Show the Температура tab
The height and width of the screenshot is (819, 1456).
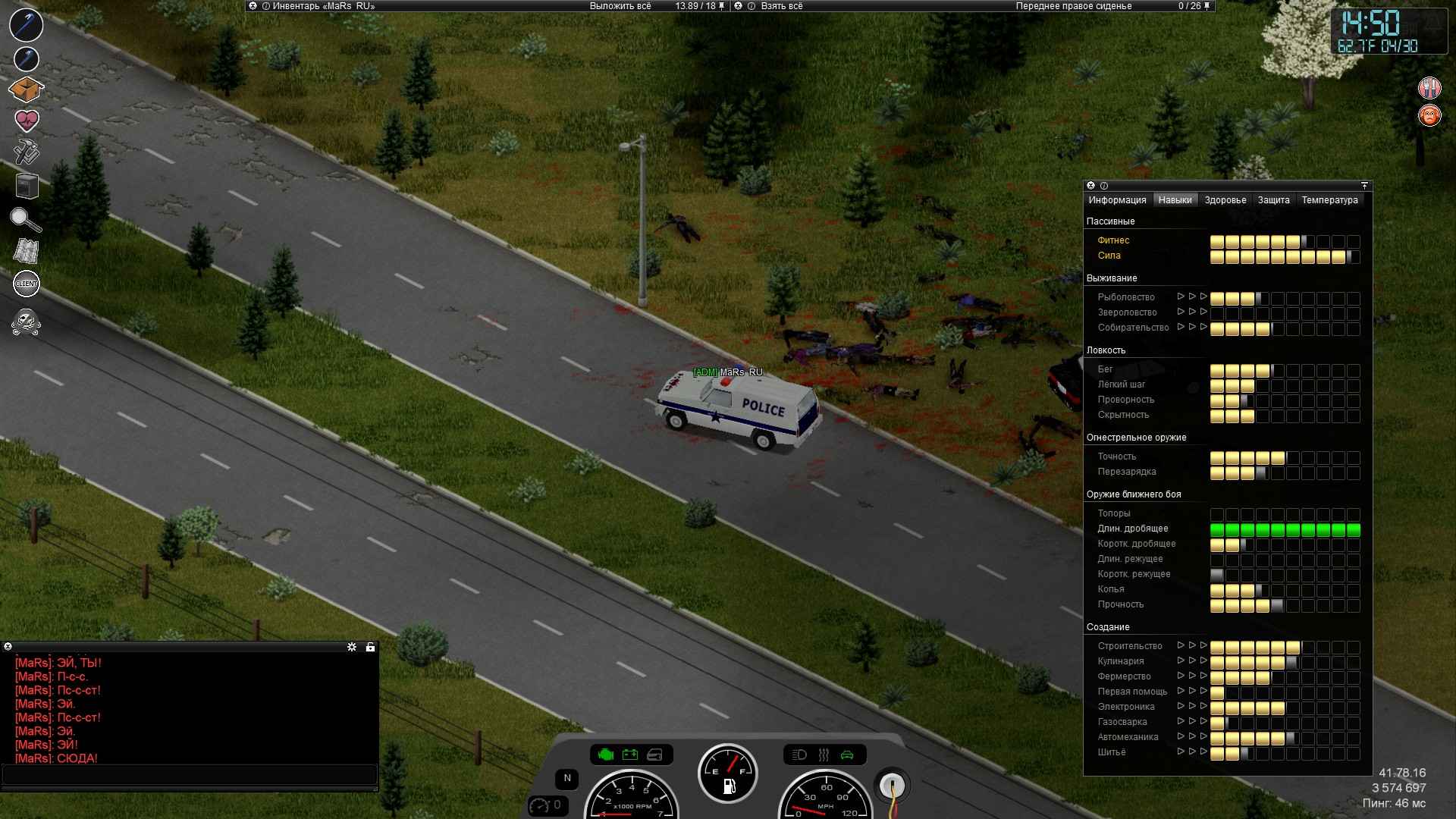pyautogui.click(x=1330, y=200)
